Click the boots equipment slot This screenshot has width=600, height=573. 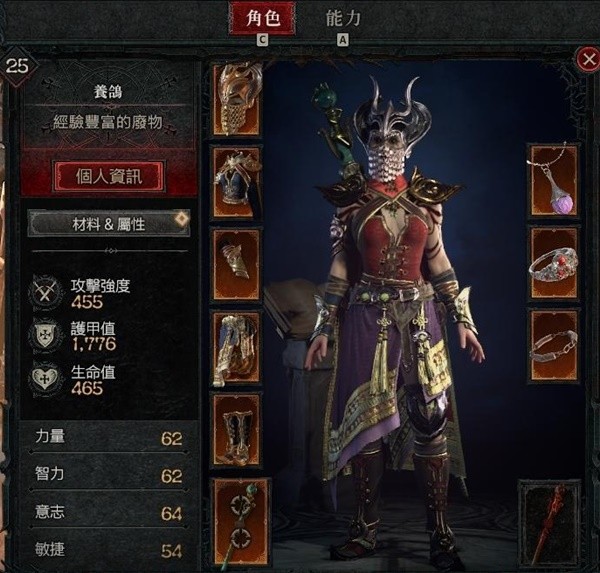[237, 430]
